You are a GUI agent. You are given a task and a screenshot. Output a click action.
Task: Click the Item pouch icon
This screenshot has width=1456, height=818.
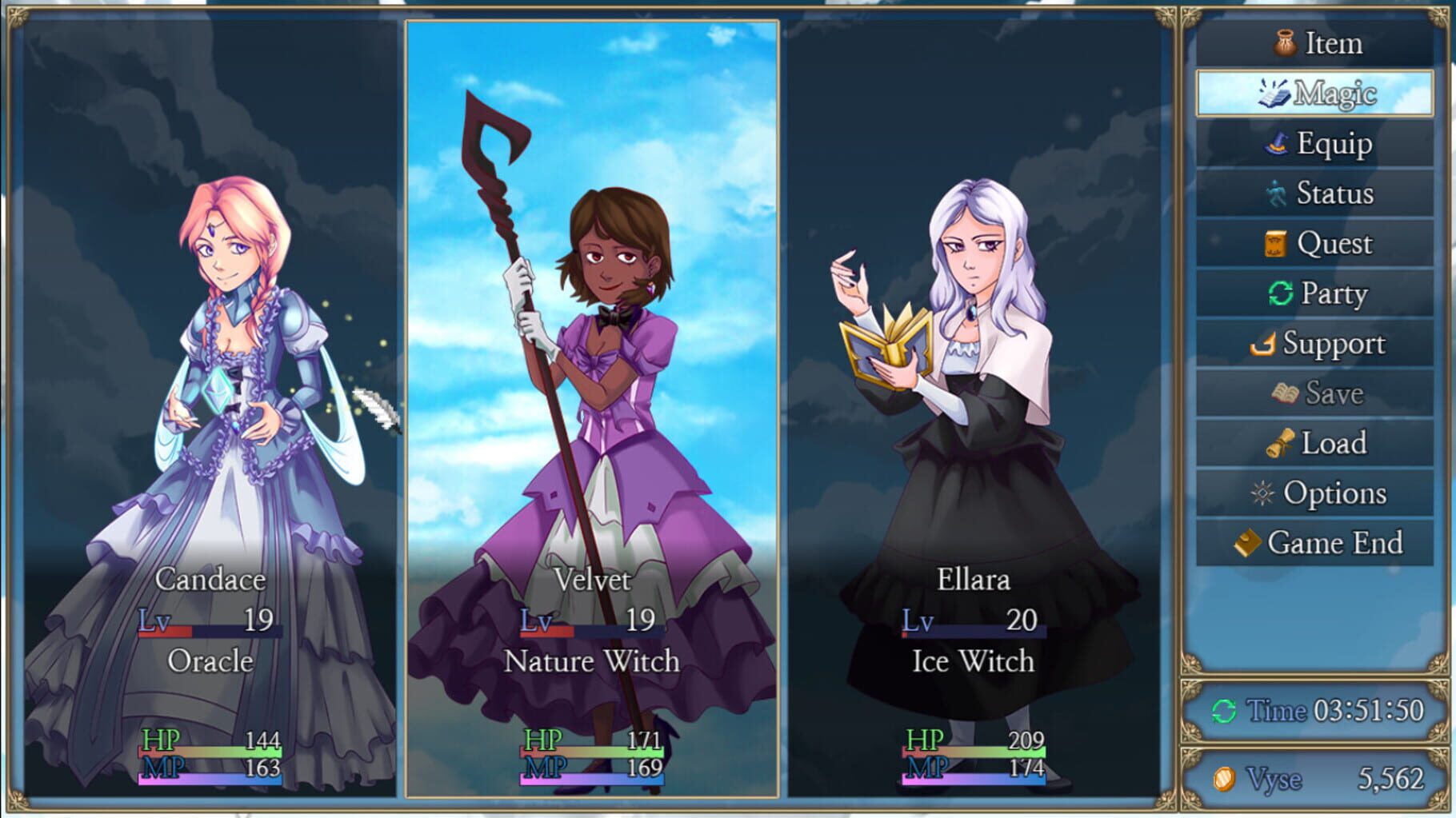(1284, 43)
